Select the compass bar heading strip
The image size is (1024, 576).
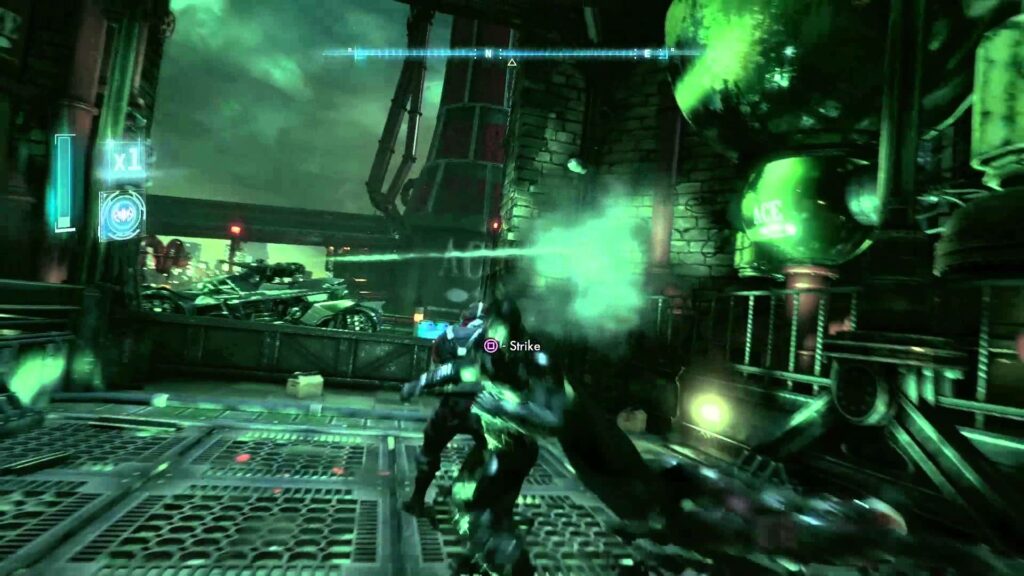(x=512, y=52)
